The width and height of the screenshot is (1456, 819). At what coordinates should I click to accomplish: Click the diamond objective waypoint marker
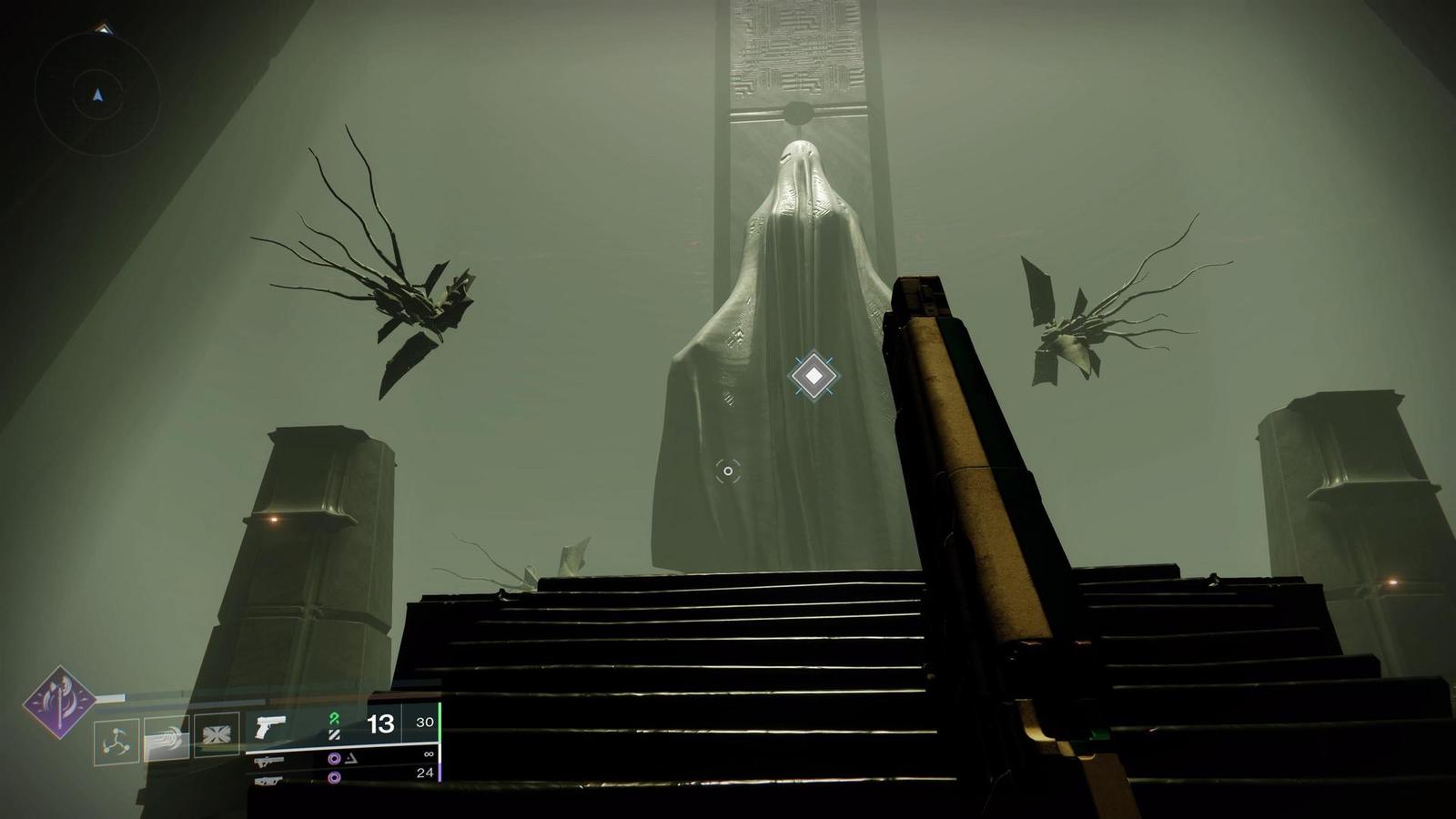[x=814, y=375]
